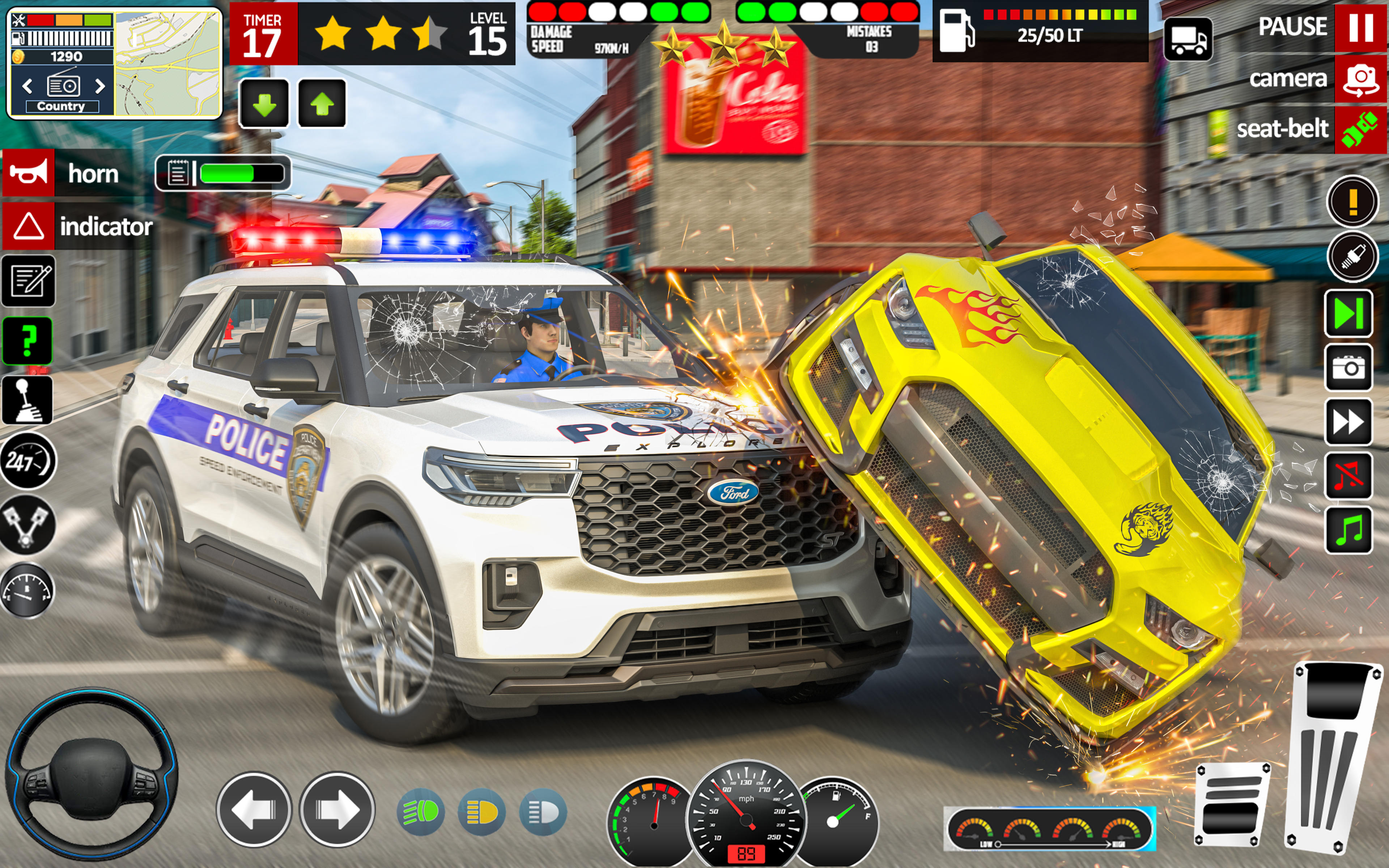Honk using the horn button
The height and width of the screenshot is (868, 1389).
coord(28,173)
